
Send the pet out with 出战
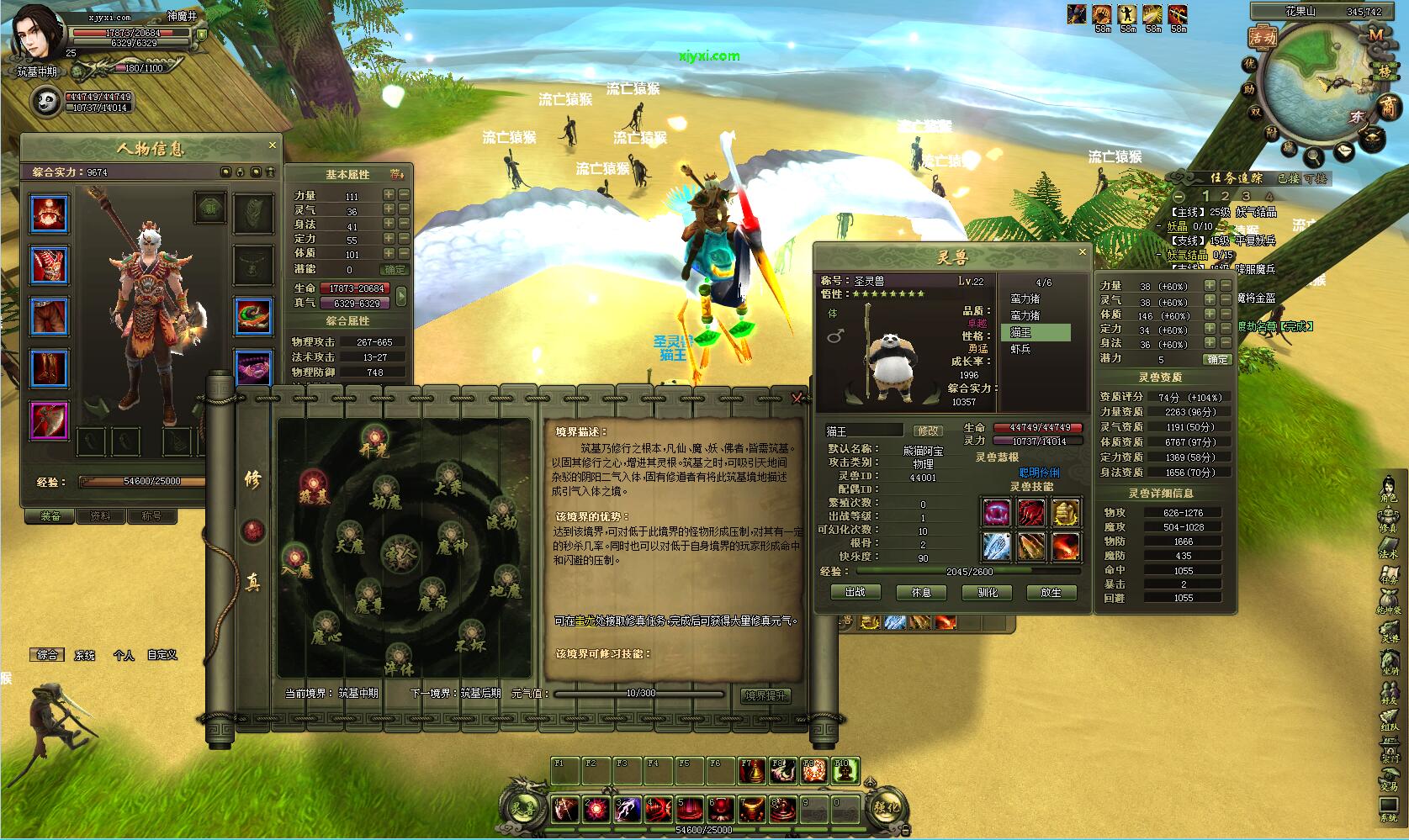(855, 592)
